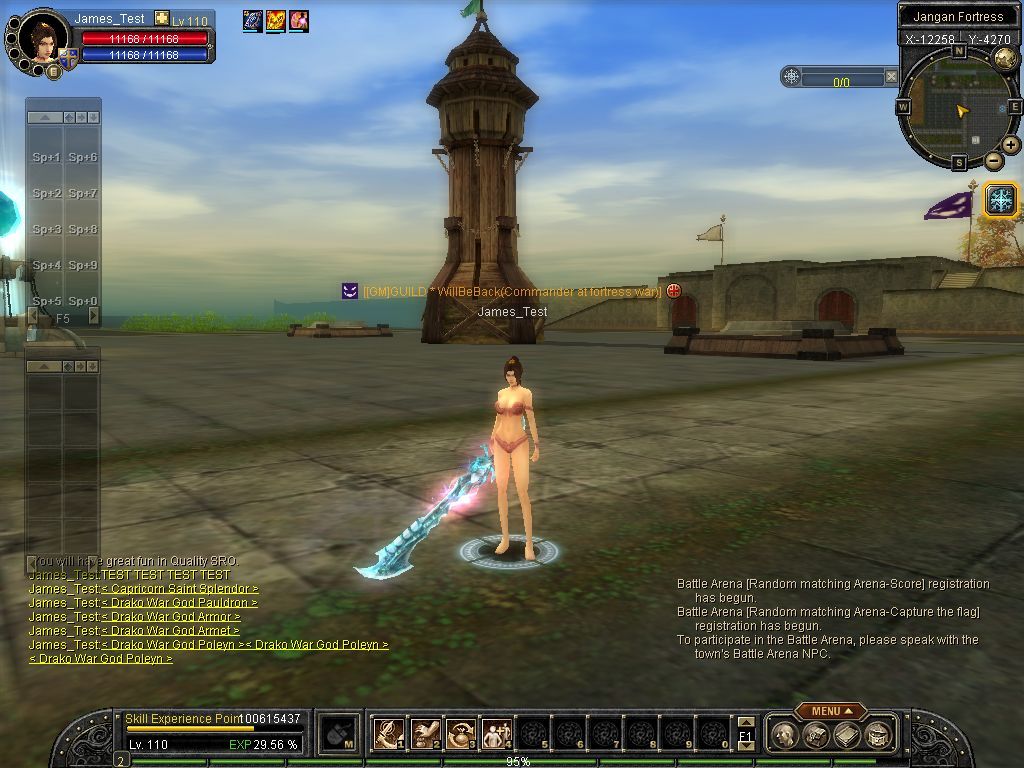Screen dimensions: 1024x768
Task: Click the yellow plus icon beside James_Test
Action: pyautogui.click(x=161, y=19)
